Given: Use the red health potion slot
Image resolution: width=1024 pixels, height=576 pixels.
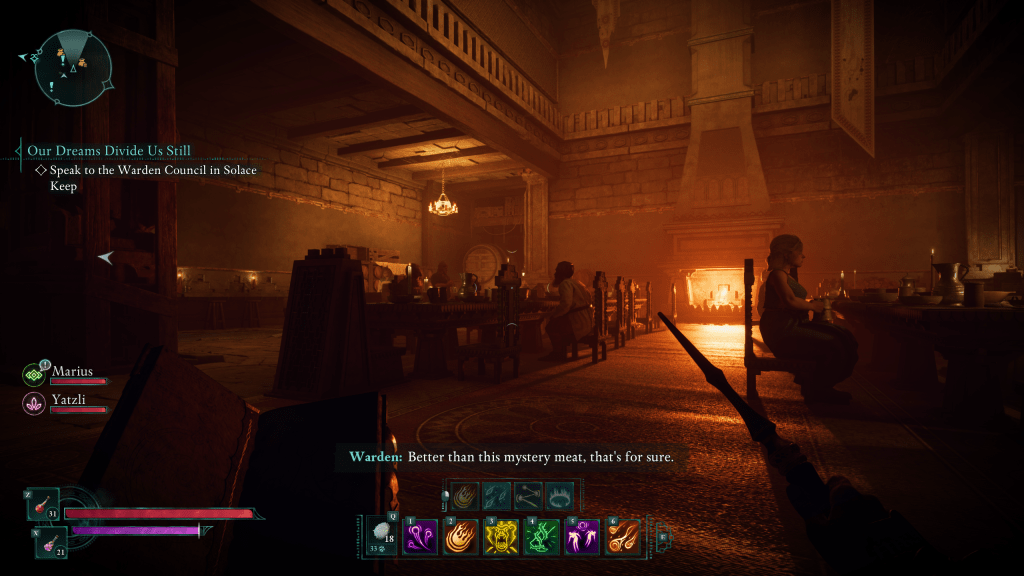Looking at the screenshot, I should point(44,505).
